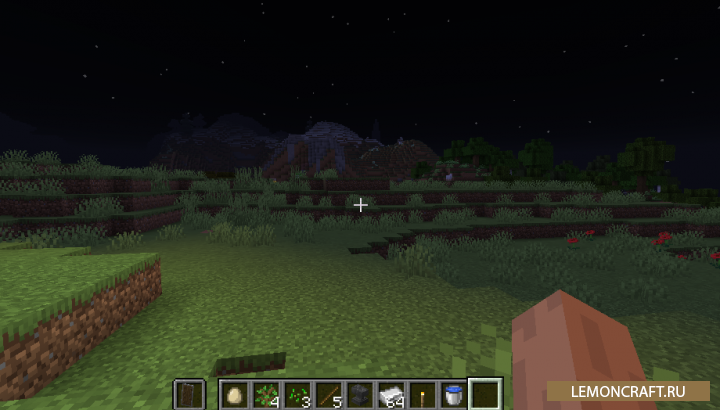Switch to the torch slot

pyautogui.click(x=422, y=394)
